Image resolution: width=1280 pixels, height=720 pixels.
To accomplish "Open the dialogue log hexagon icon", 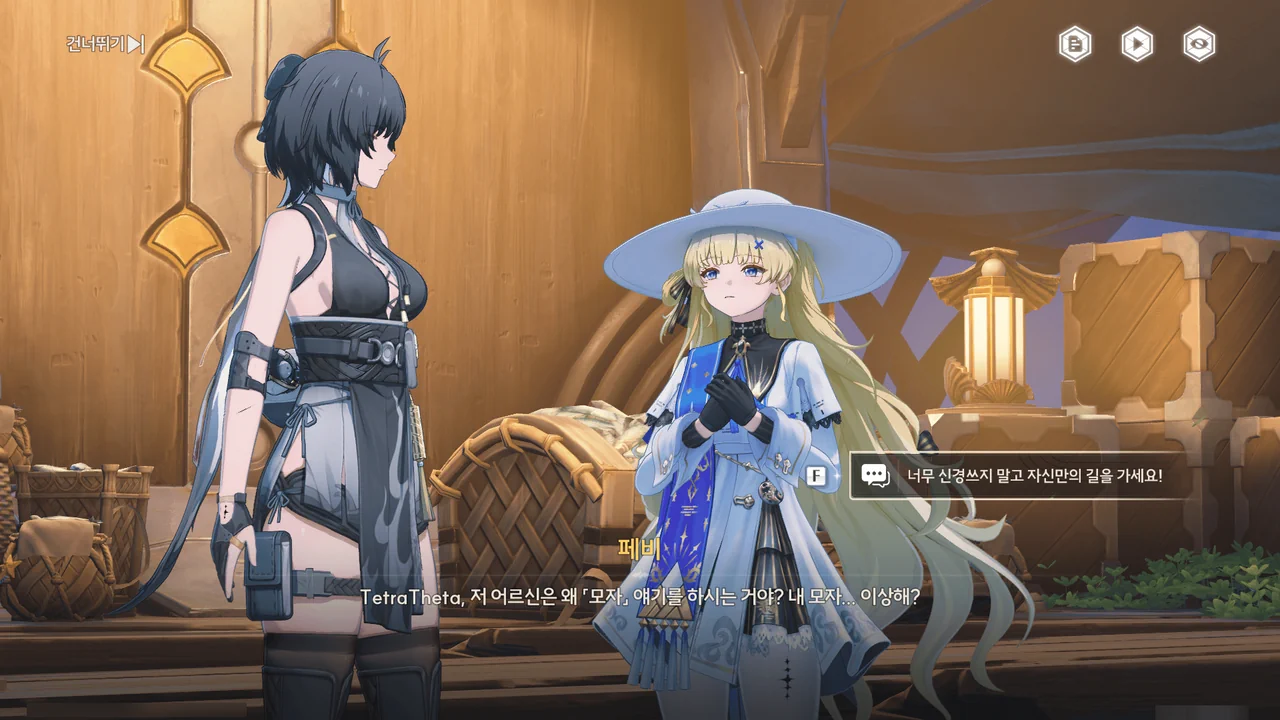I will coord(1075,44).
